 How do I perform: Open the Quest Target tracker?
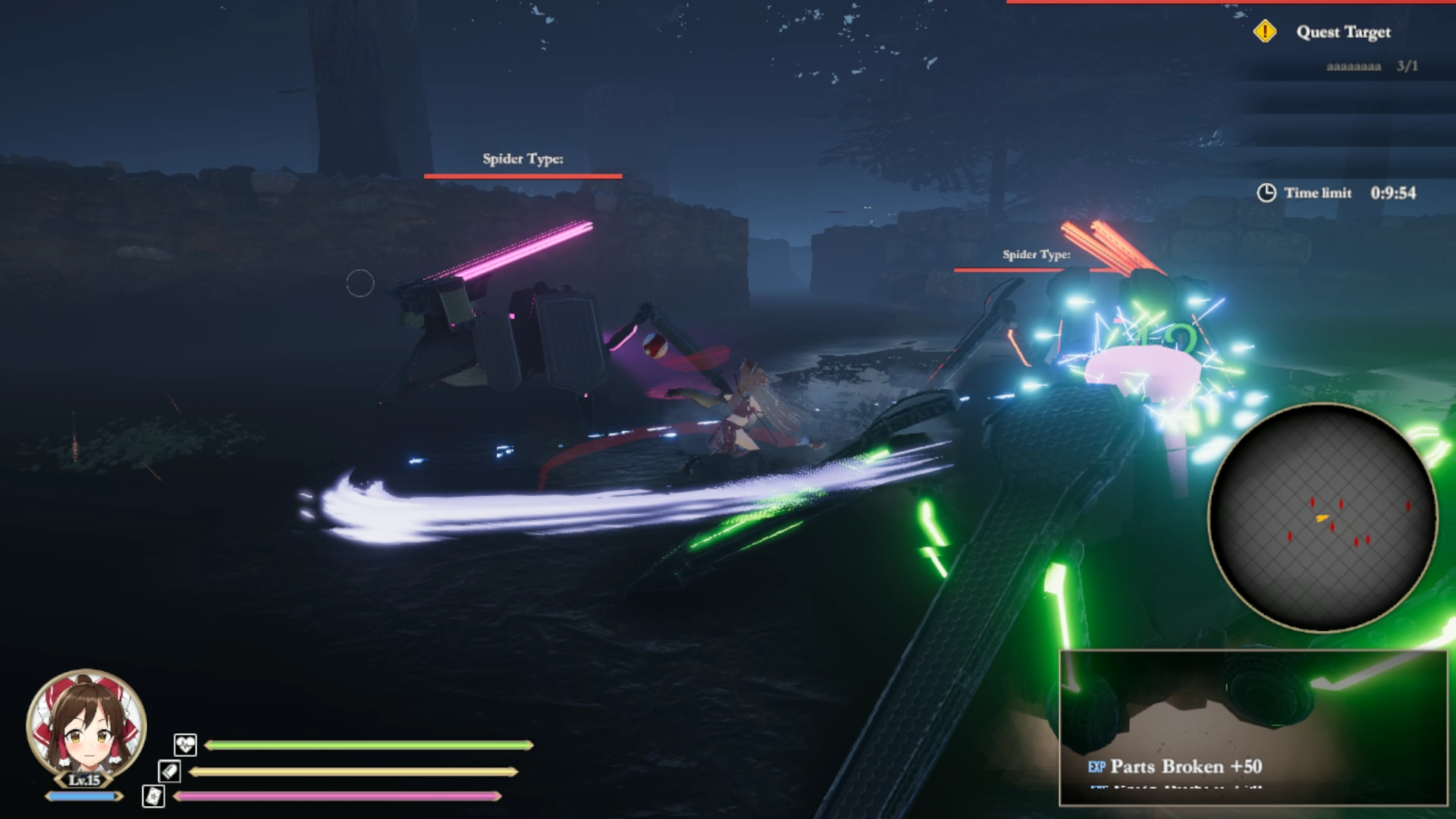[x=1342, y=32]
